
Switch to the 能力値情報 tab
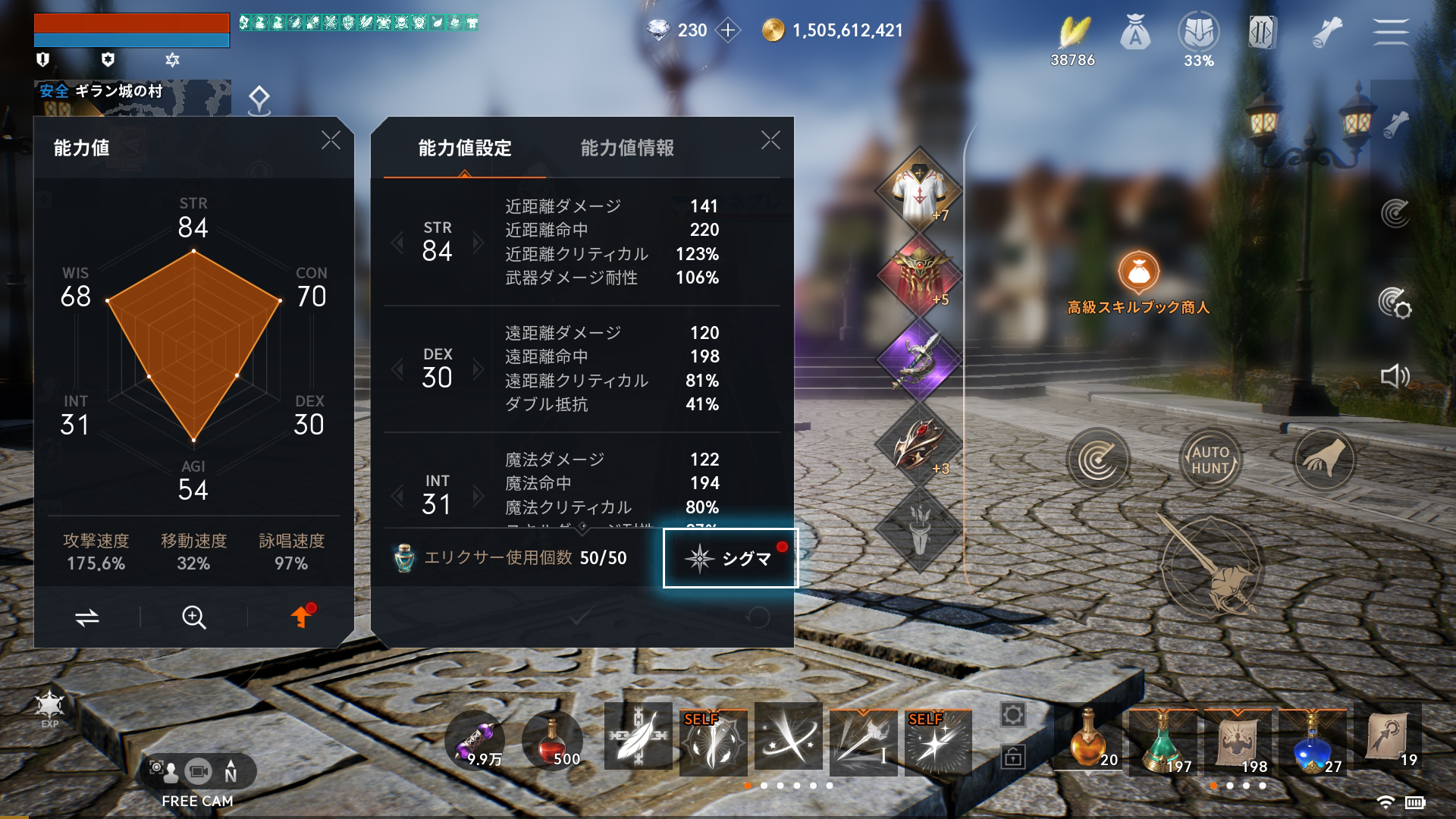click(x=628, y=149)
